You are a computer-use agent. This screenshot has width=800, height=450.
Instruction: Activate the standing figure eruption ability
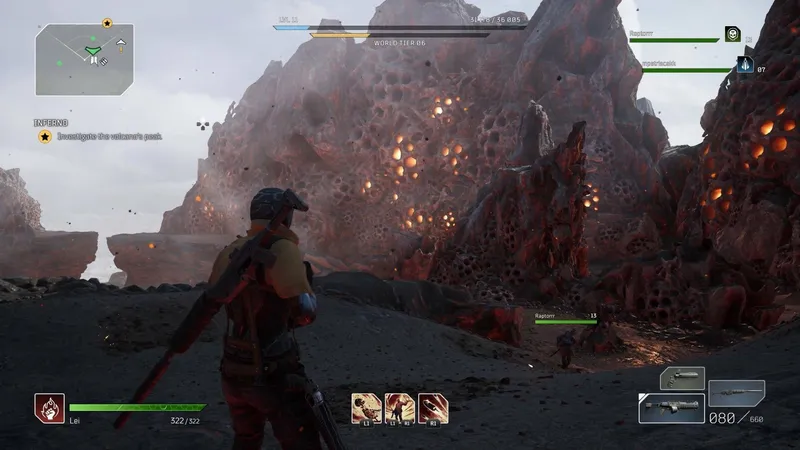click(400, 407)
